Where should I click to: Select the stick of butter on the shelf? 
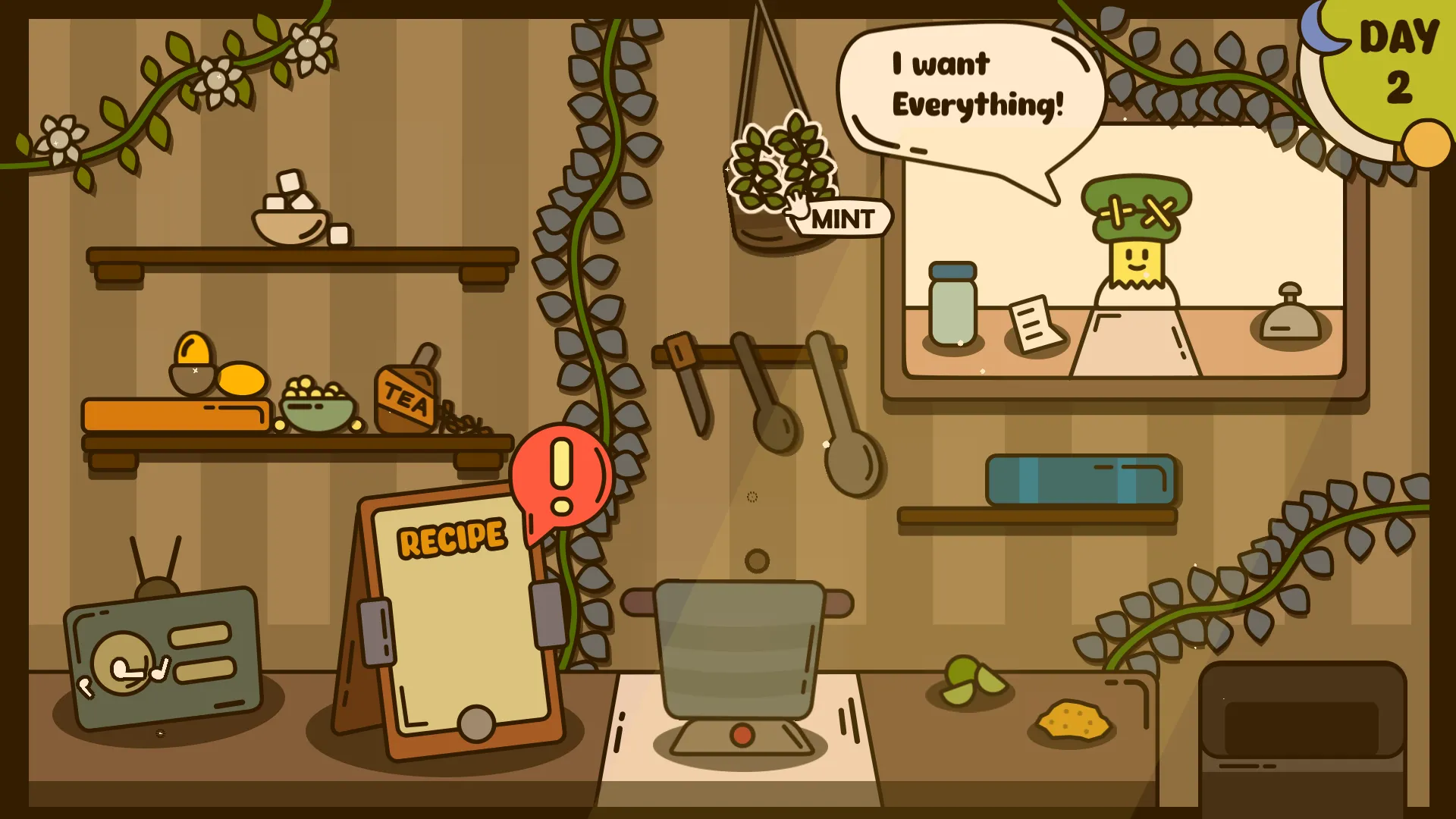tap(174, 413)
